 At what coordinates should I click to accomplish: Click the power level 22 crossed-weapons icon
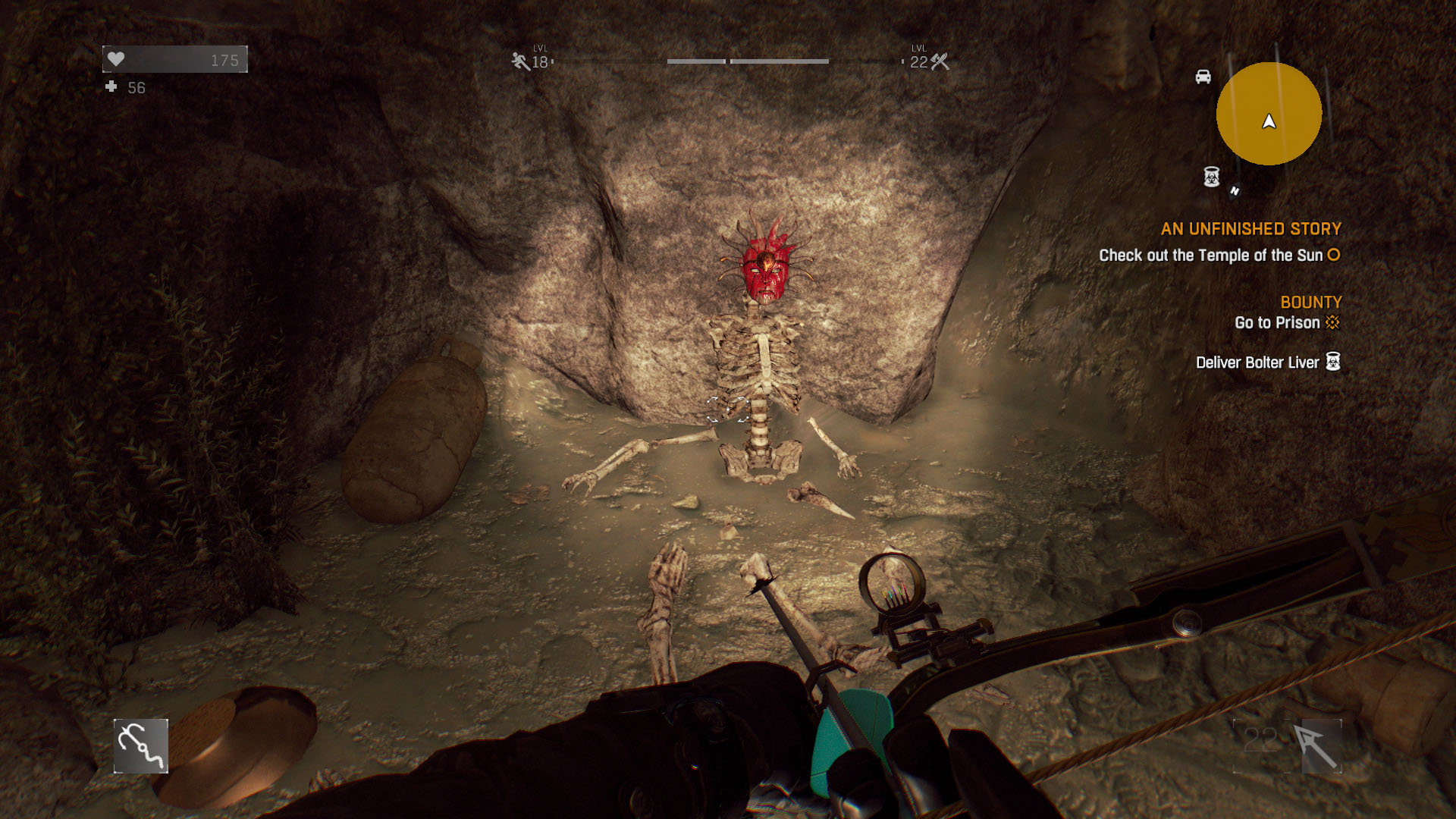pyautogui.click(x=940, y=61)
